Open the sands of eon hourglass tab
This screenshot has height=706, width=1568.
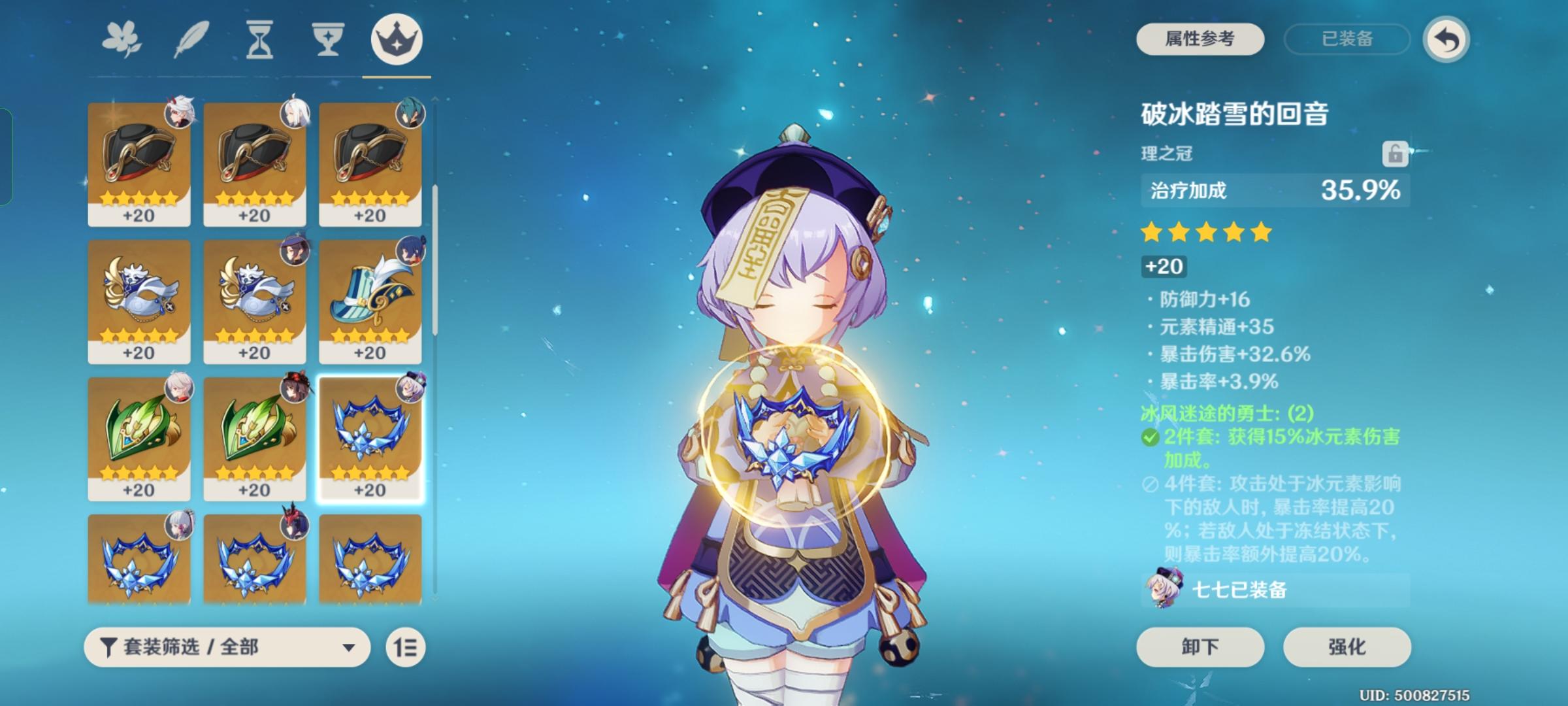[259, 41]
